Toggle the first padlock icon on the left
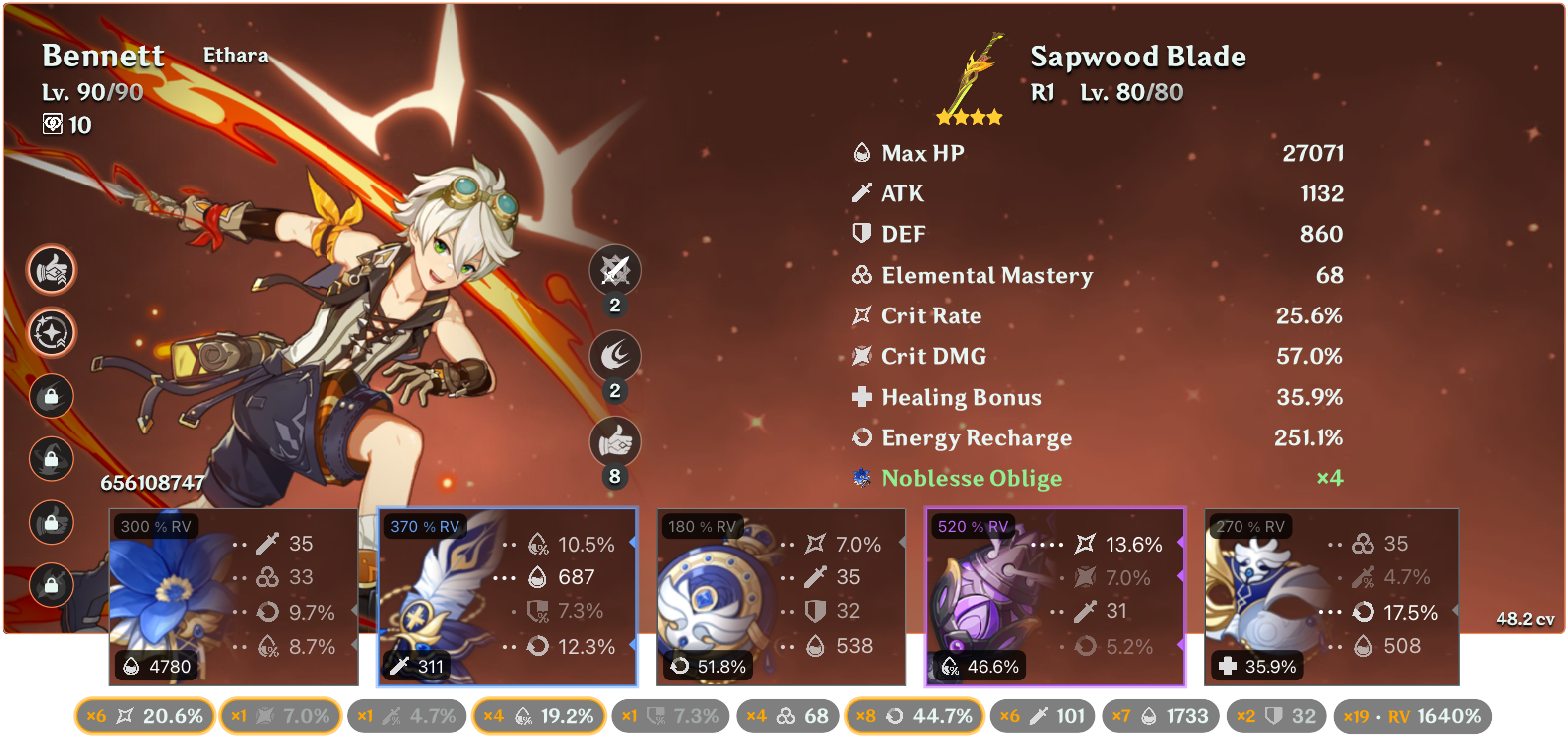 tap(51, 397)
